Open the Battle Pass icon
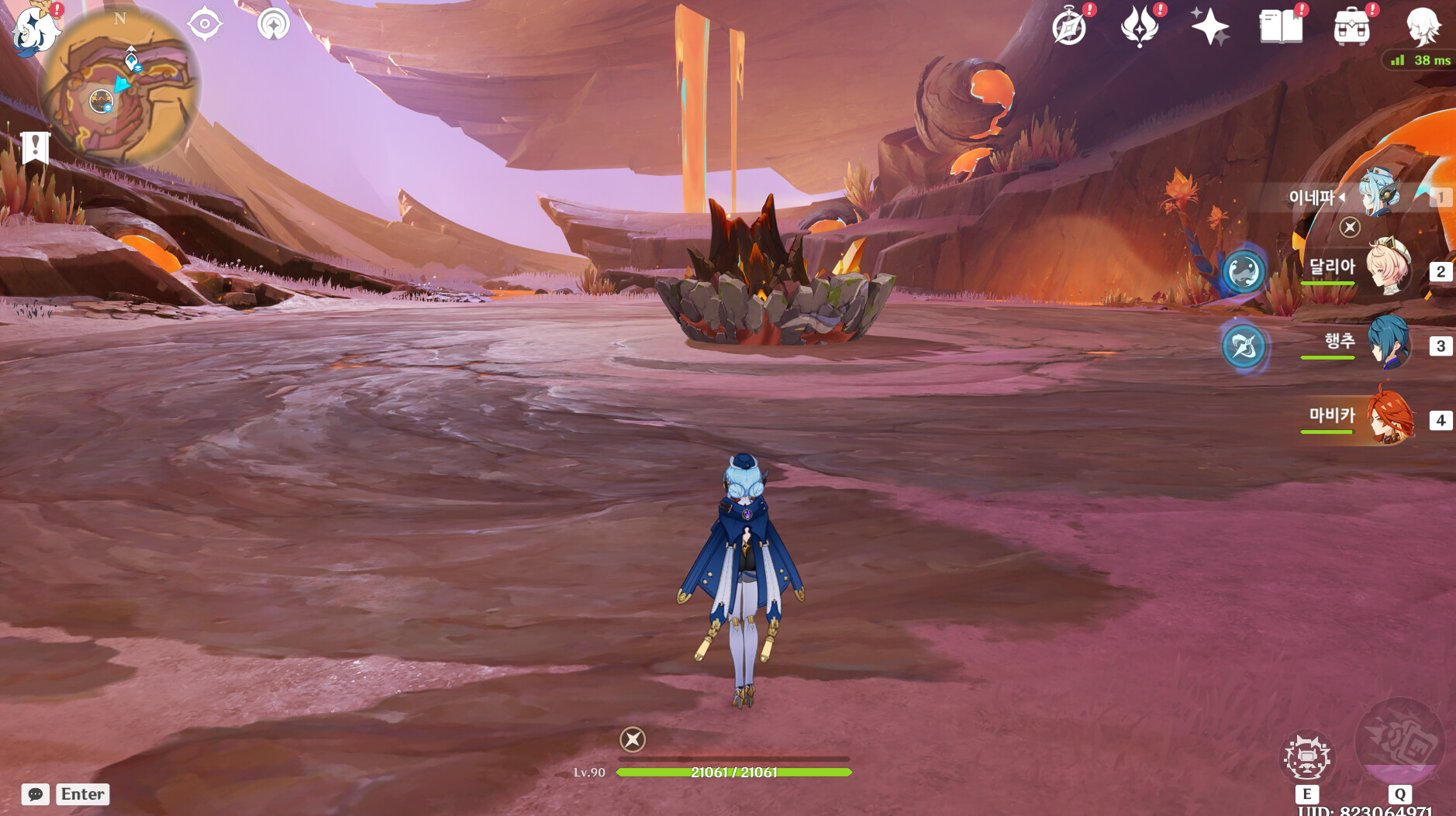Screen dimensions: 1456x816 (1139, 28)
